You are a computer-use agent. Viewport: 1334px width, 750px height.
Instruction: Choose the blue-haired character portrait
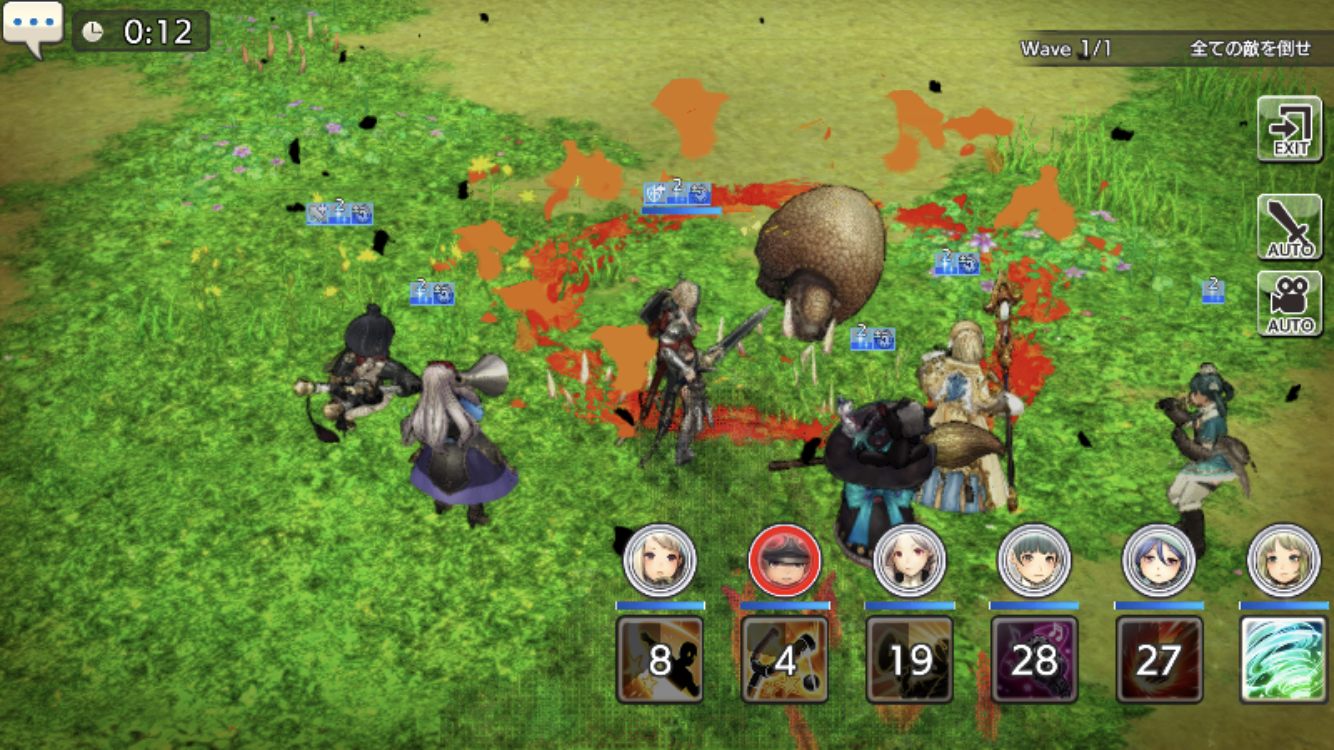(1159, 561)
